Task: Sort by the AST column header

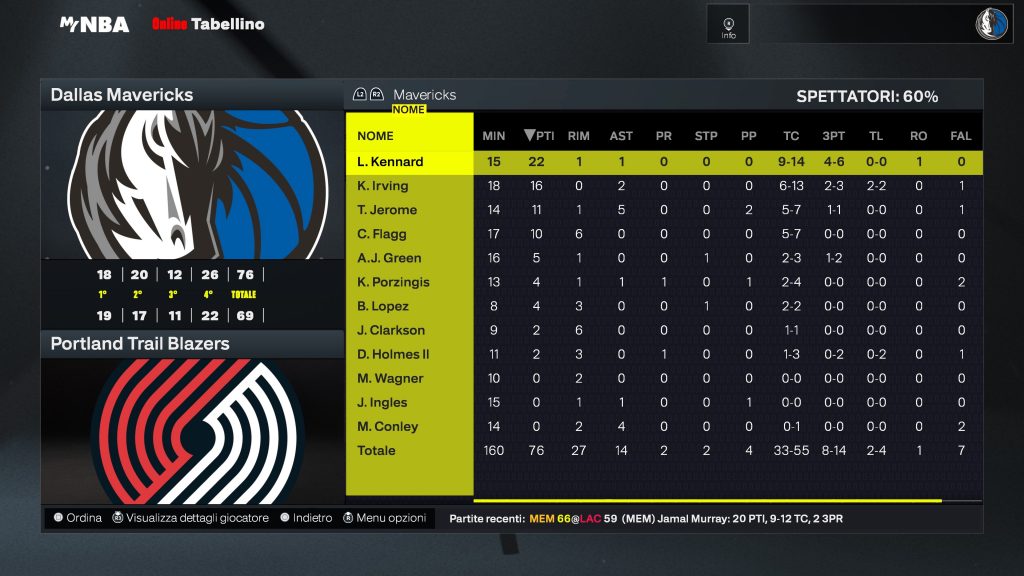Action: (x=621, y=136)
